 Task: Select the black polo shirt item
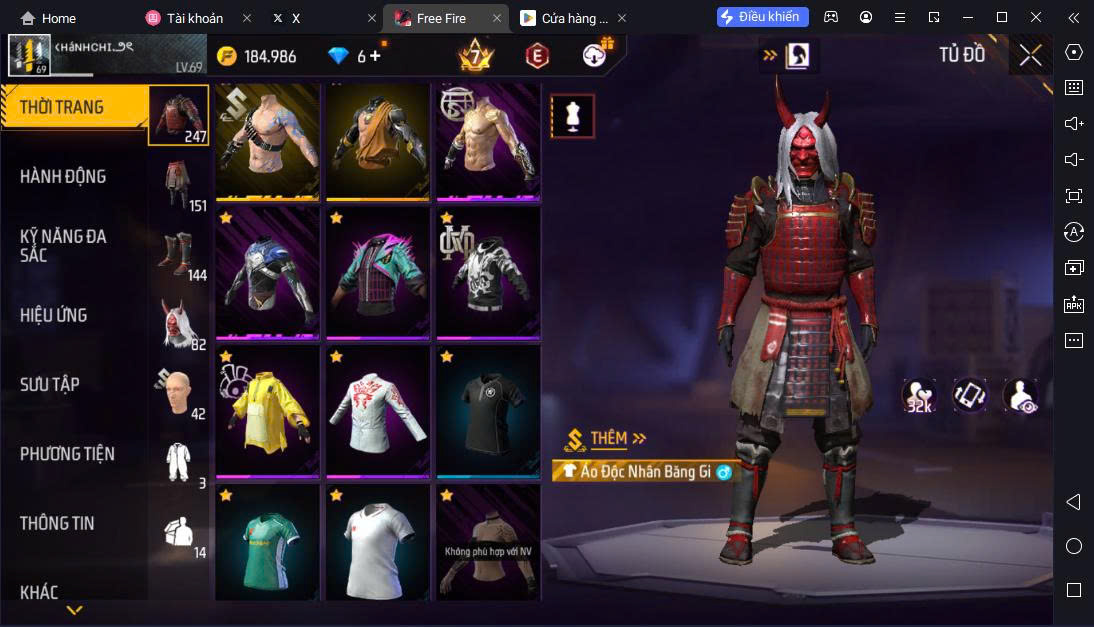[488, 411]
